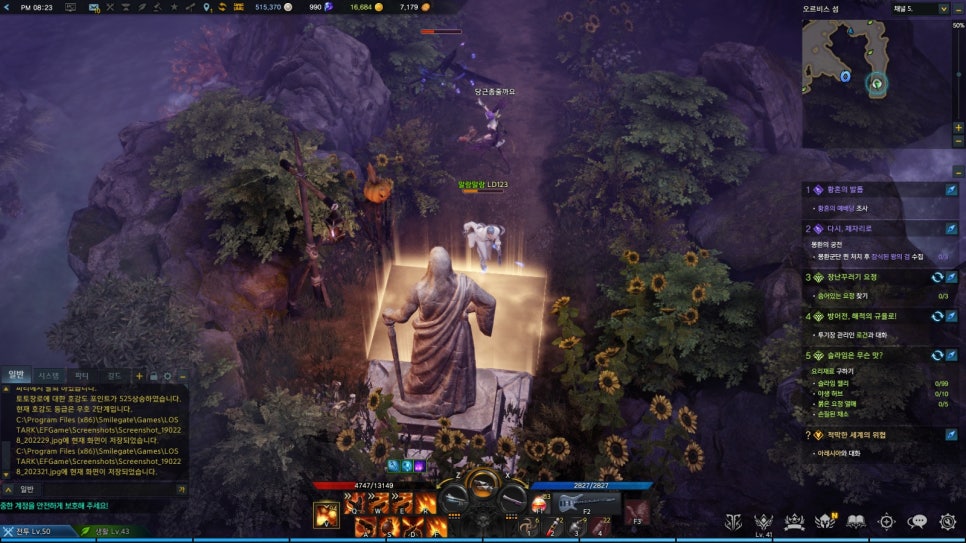Click the 전투 Lv.50 combat level bar
Image resolution: width=966 pixels, height=543 pixels.
37,531
